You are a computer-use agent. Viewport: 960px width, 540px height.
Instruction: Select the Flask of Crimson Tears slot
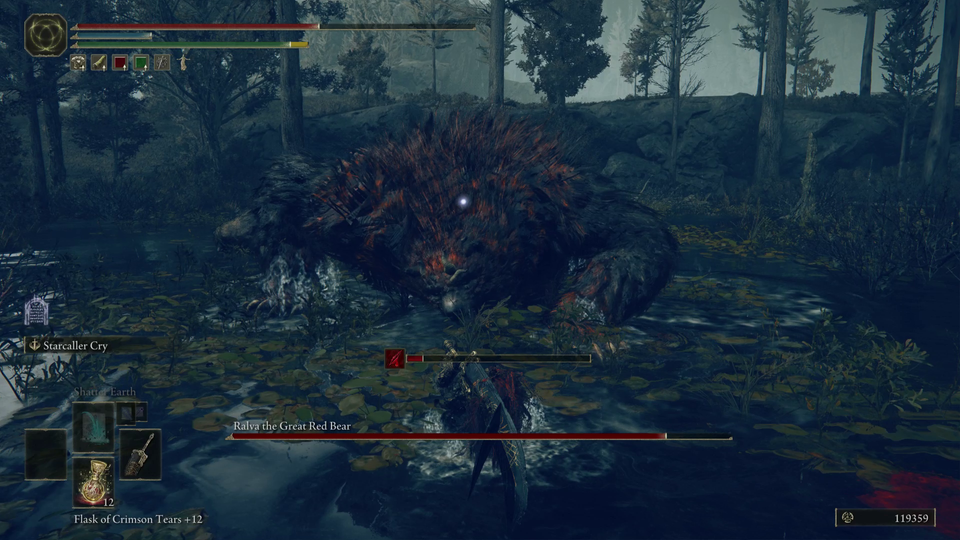93,482
